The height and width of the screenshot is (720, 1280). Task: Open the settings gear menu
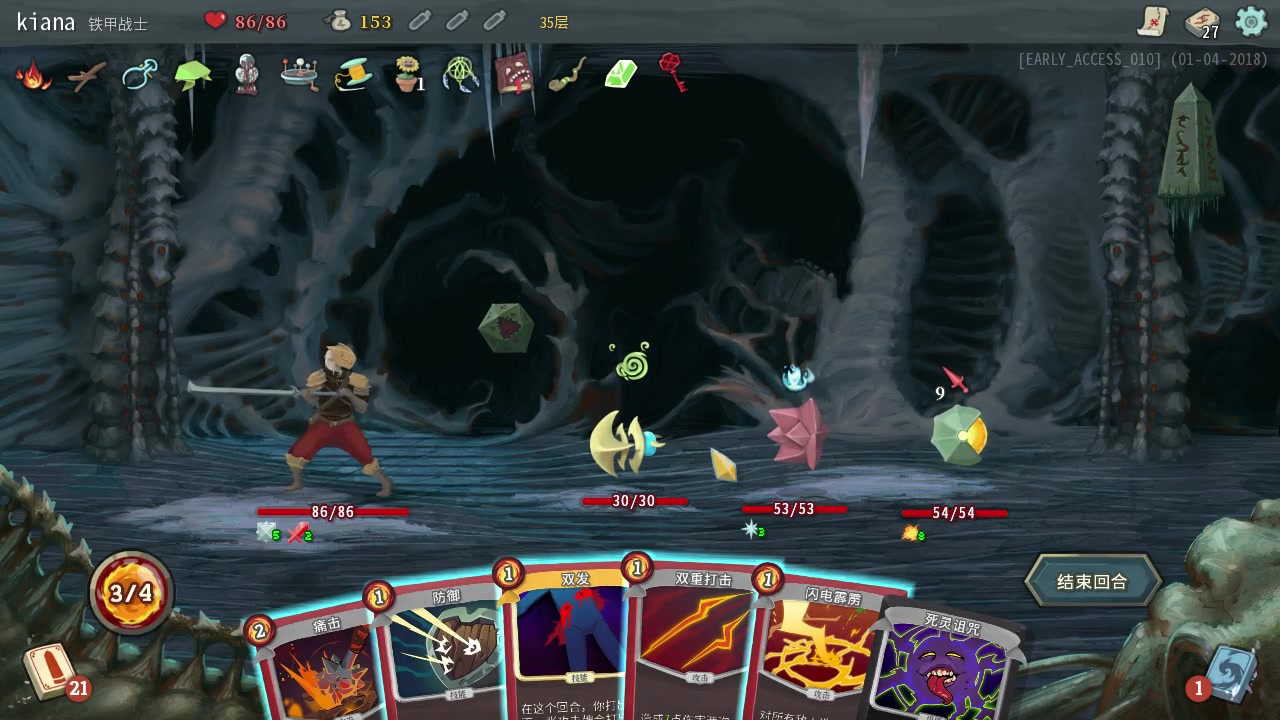click(1251, 21)
